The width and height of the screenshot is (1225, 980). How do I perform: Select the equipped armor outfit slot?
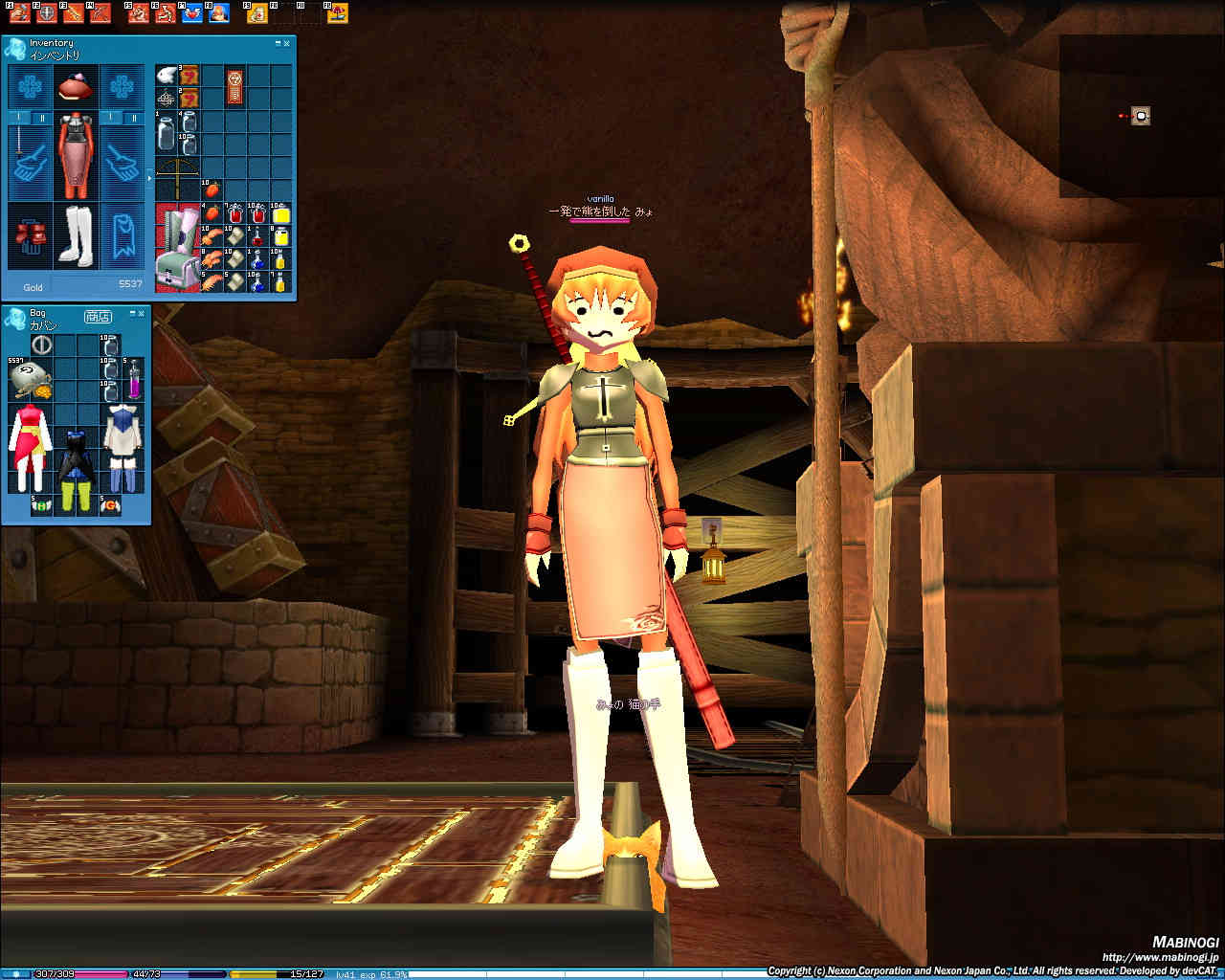point(76,155)
